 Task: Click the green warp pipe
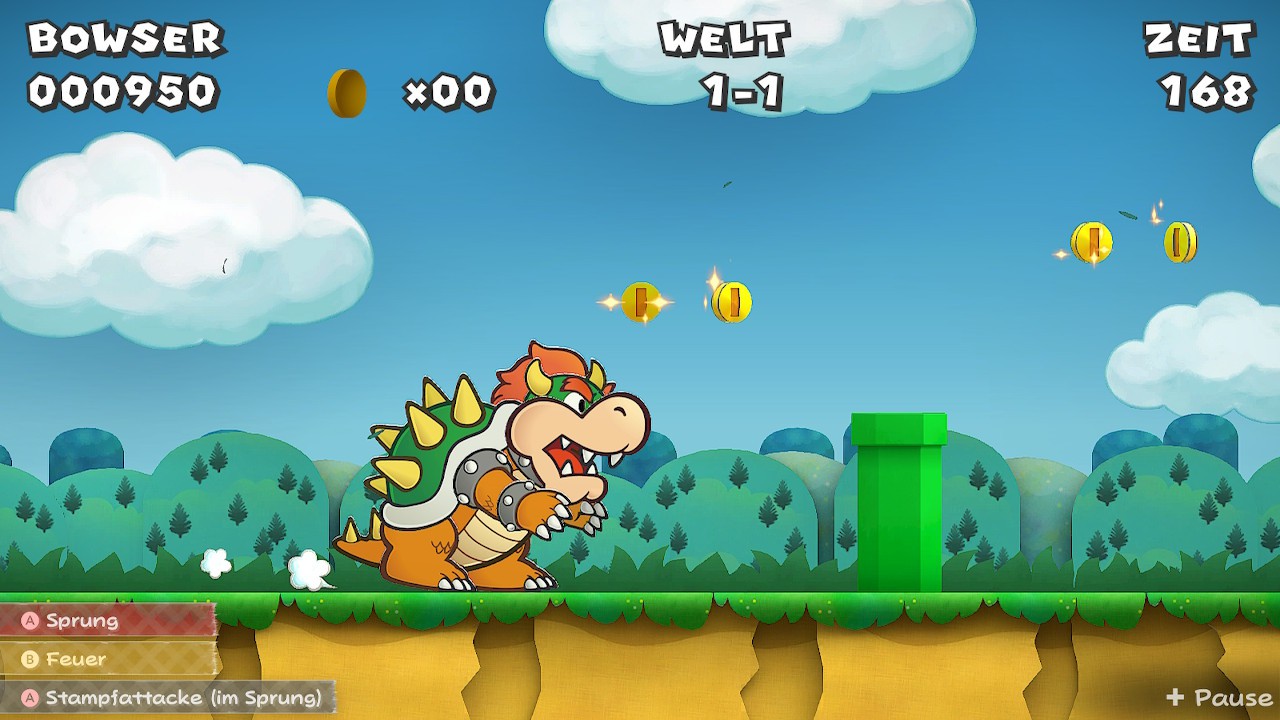[x=900, y=500]
